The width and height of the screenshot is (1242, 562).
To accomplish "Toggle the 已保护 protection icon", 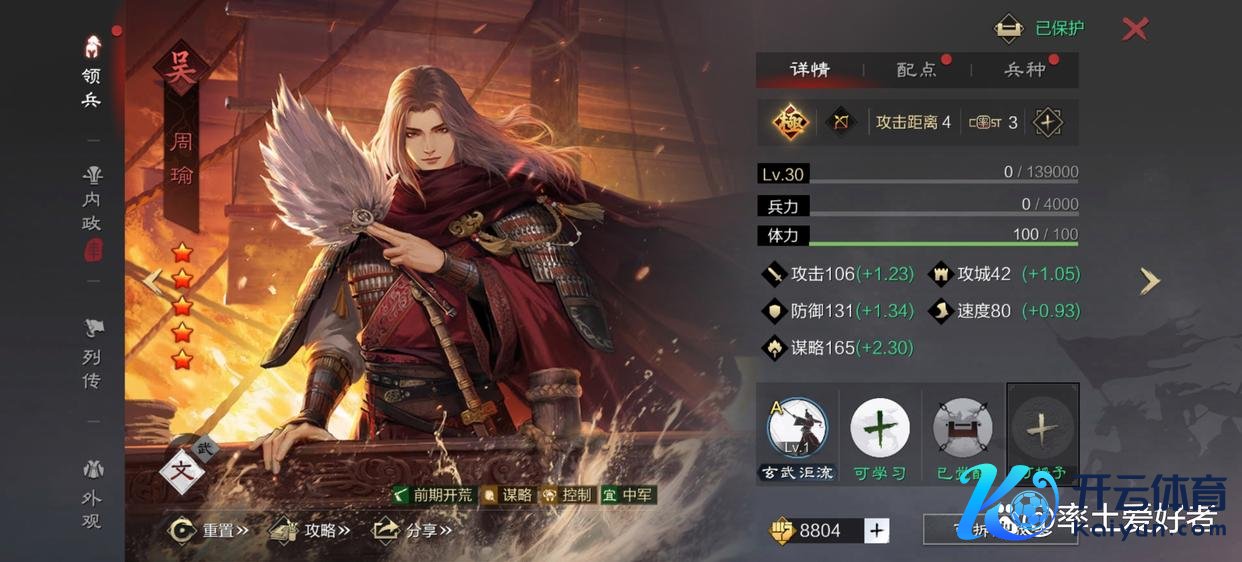I will pos(1008,28).
